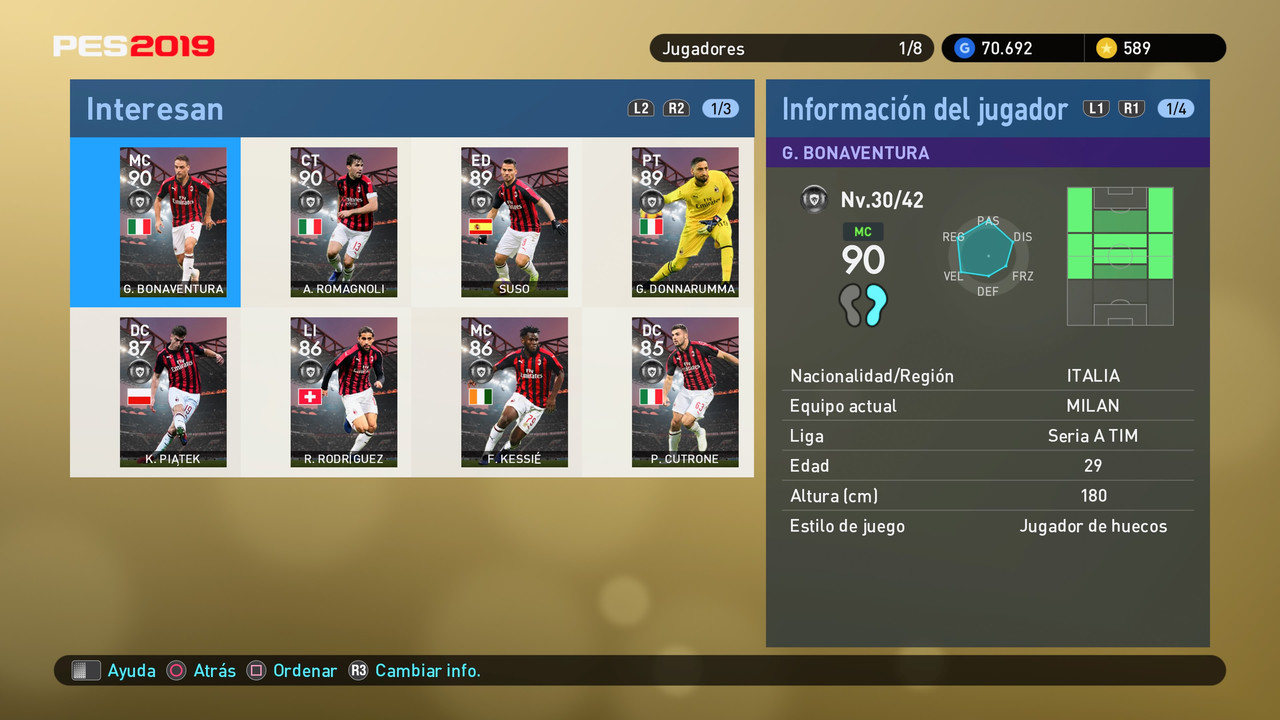Click the G coin currency icon
Screen dimensions: 1280x720
pos(963,47)
